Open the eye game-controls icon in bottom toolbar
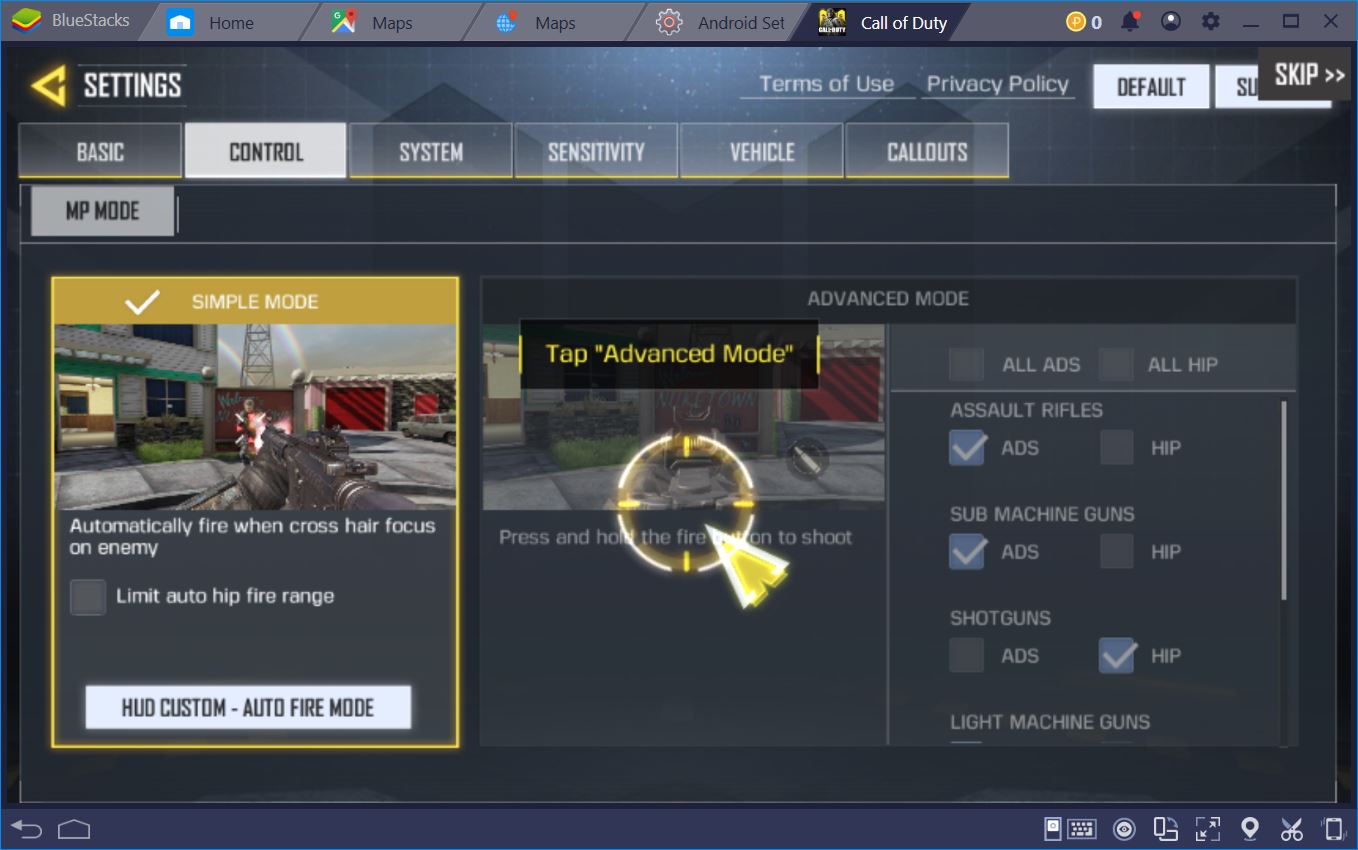This screenshot has width=1358, height=850. pos(1123,828)
